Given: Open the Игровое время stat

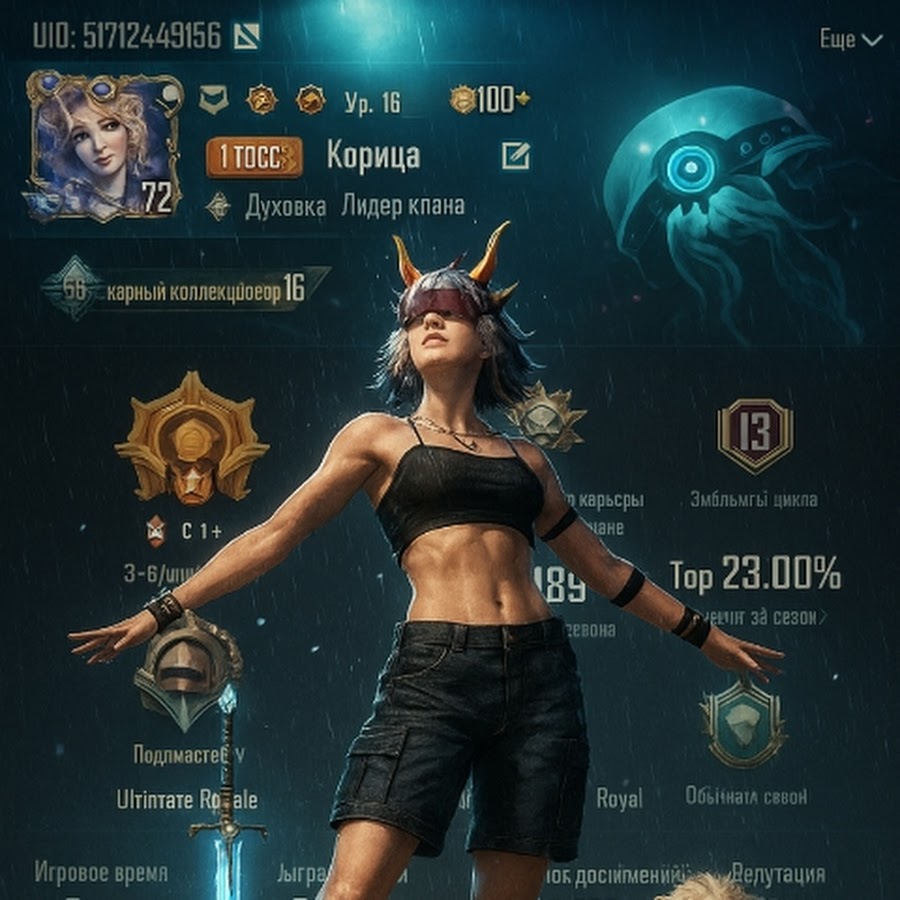Looking at the screenshot, I should 101,873.
